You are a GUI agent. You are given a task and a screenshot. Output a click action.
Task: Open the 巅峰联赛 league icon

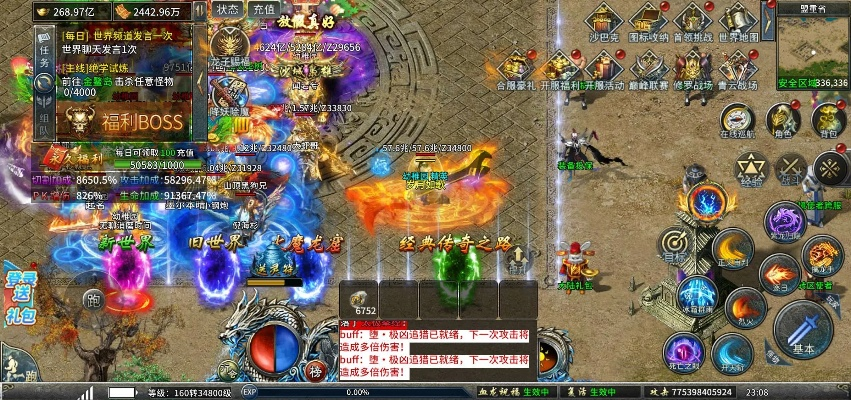click(648, 69)
